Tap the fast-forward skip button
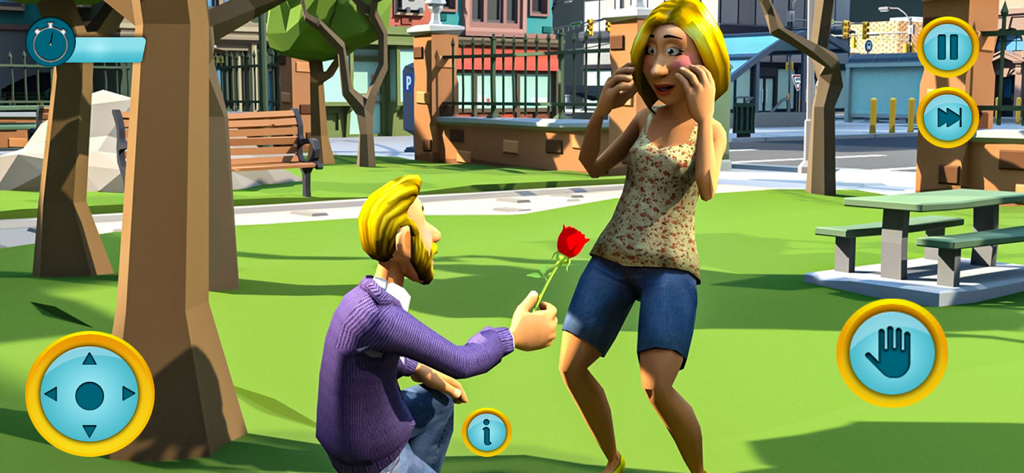Image resolution: width=1024 pixels, height=473 pixels. point(946,117)
